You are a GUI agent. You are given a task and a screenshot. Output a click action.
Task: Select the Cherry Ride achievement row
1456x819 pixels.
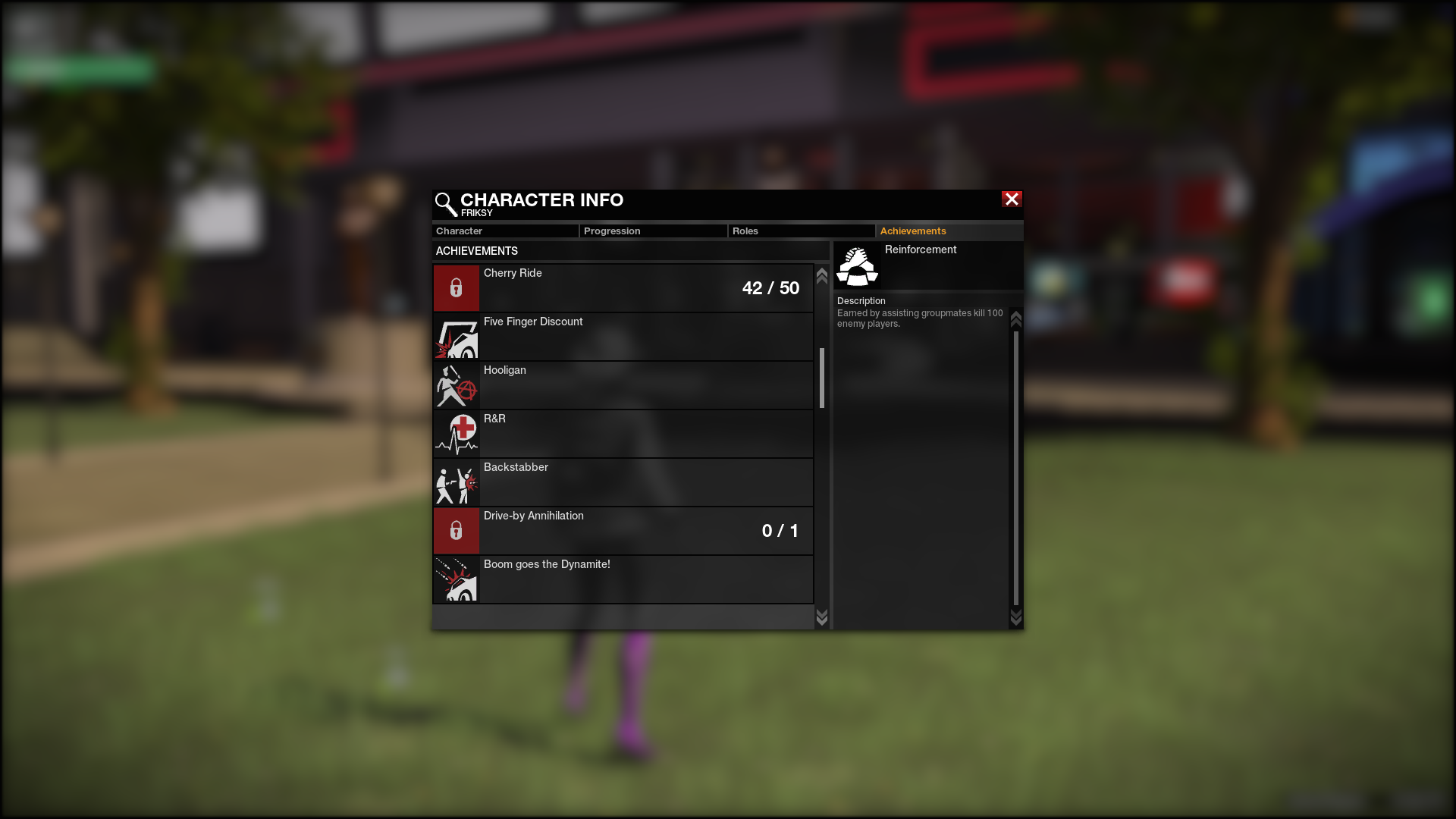[x=623, y=288]
